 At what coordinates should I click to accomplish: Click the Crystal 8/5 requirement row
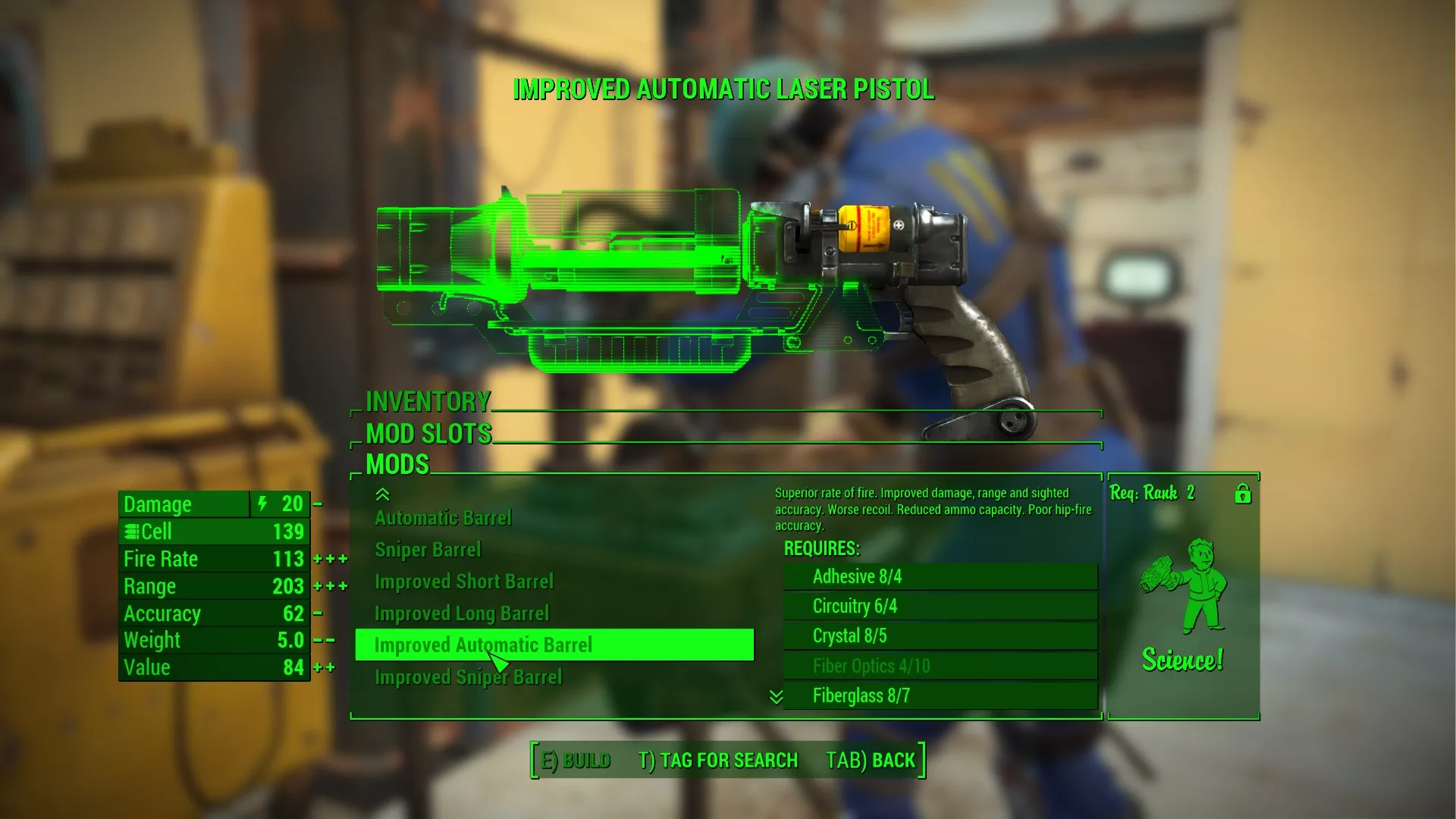940,635
